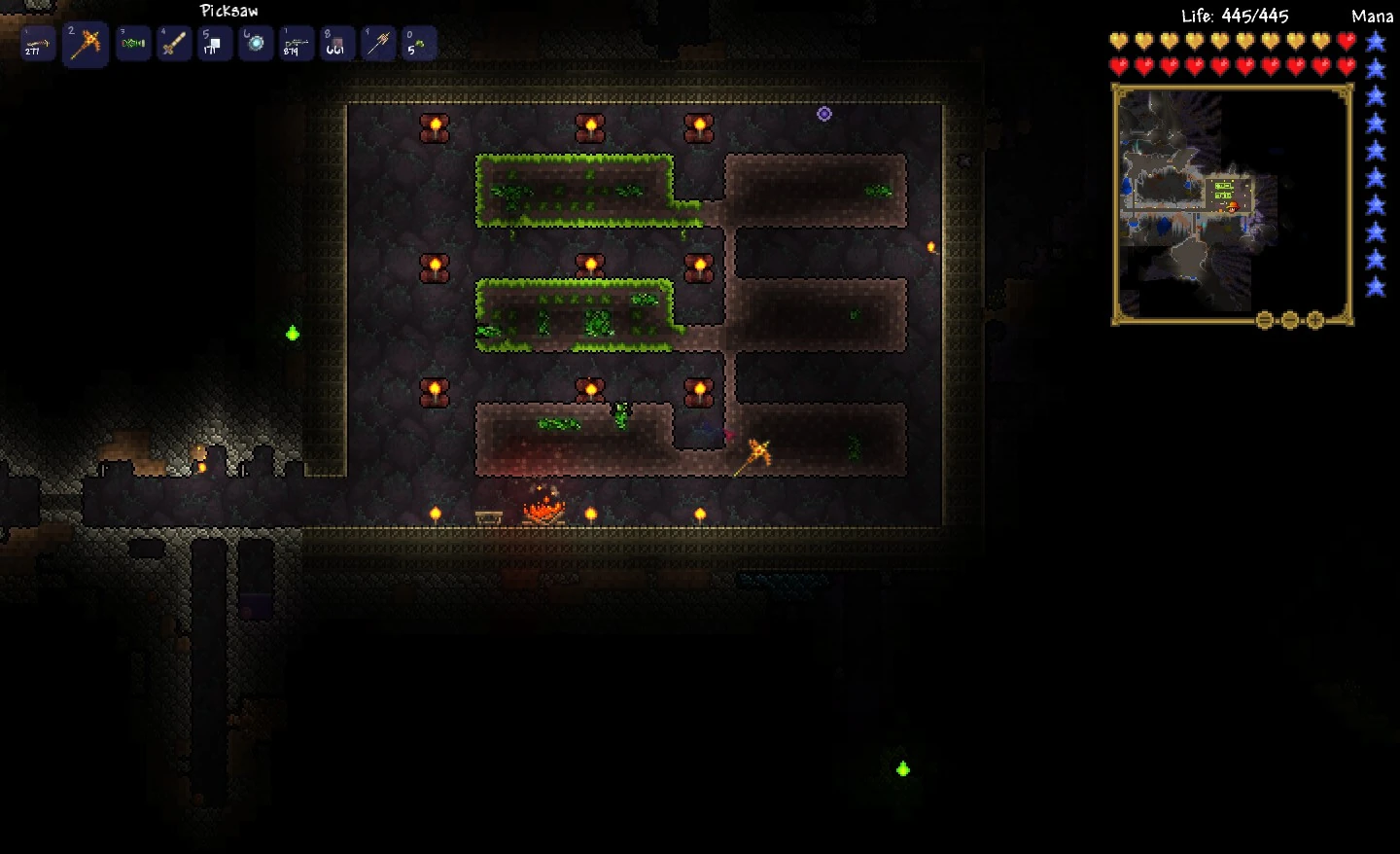Click the campfire burning near the chest
Viewport: 1400px width, 854px height.
(544, 511)
